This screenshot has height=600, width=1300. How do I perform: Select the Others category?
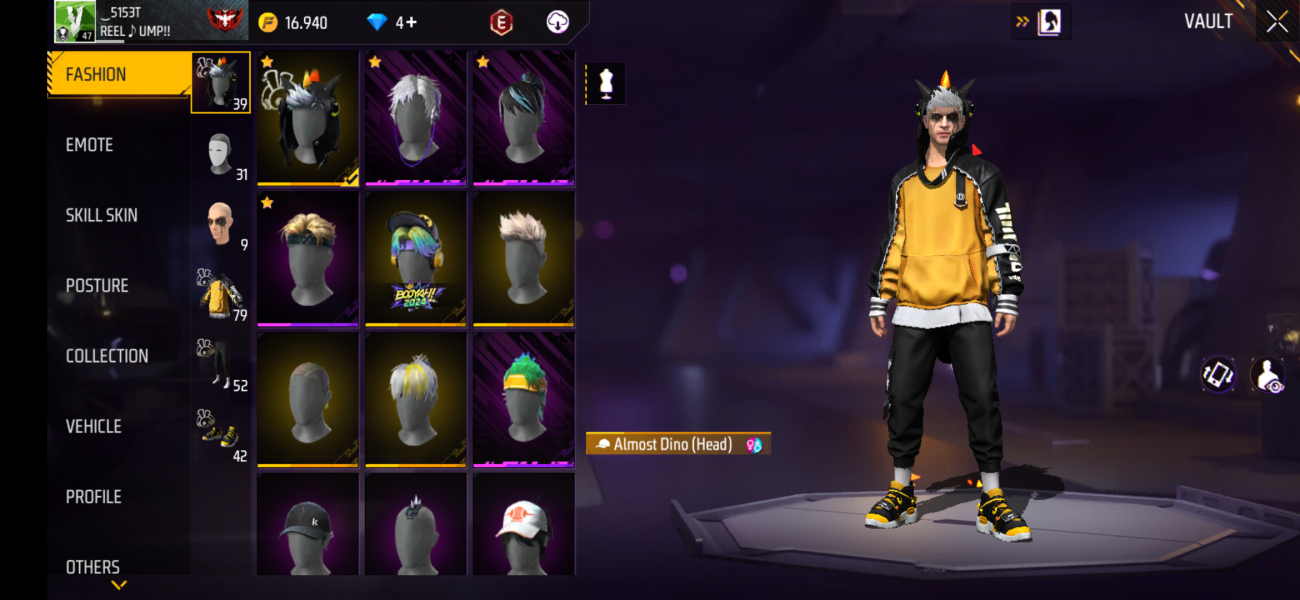93,566
